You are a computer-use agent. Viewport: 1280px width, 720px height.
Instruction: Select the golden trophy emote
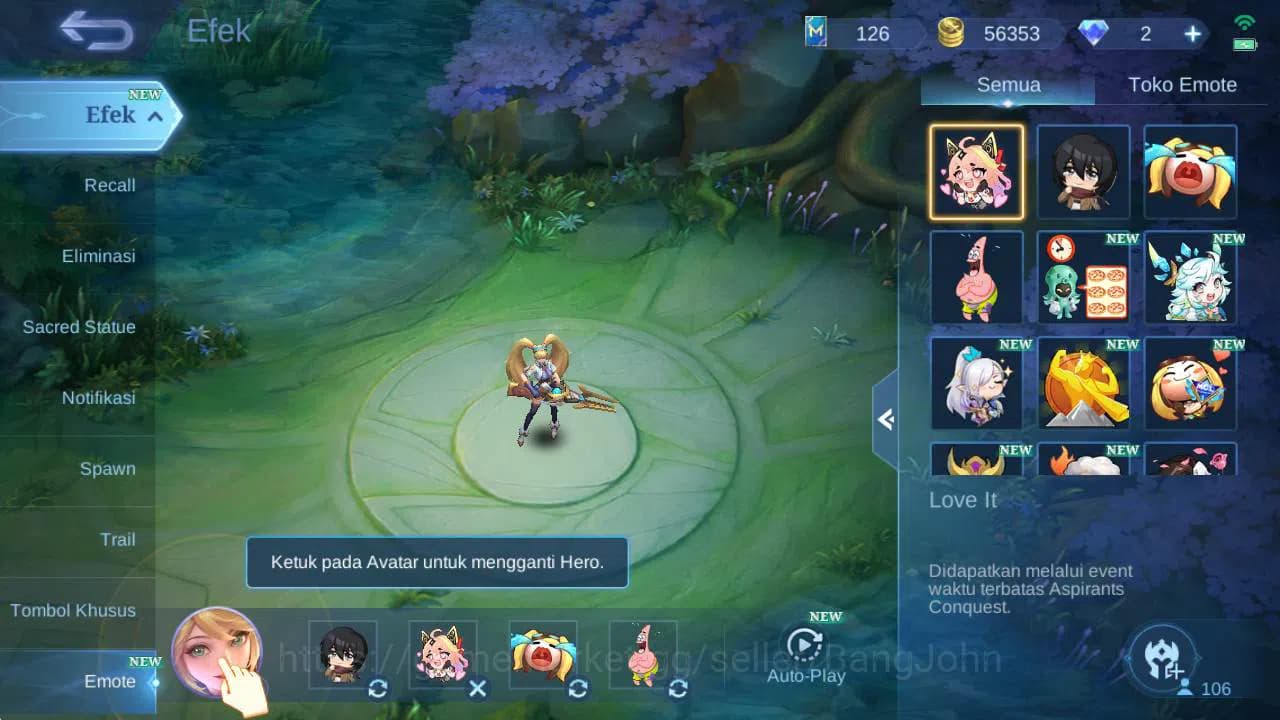pos(1083,385)
